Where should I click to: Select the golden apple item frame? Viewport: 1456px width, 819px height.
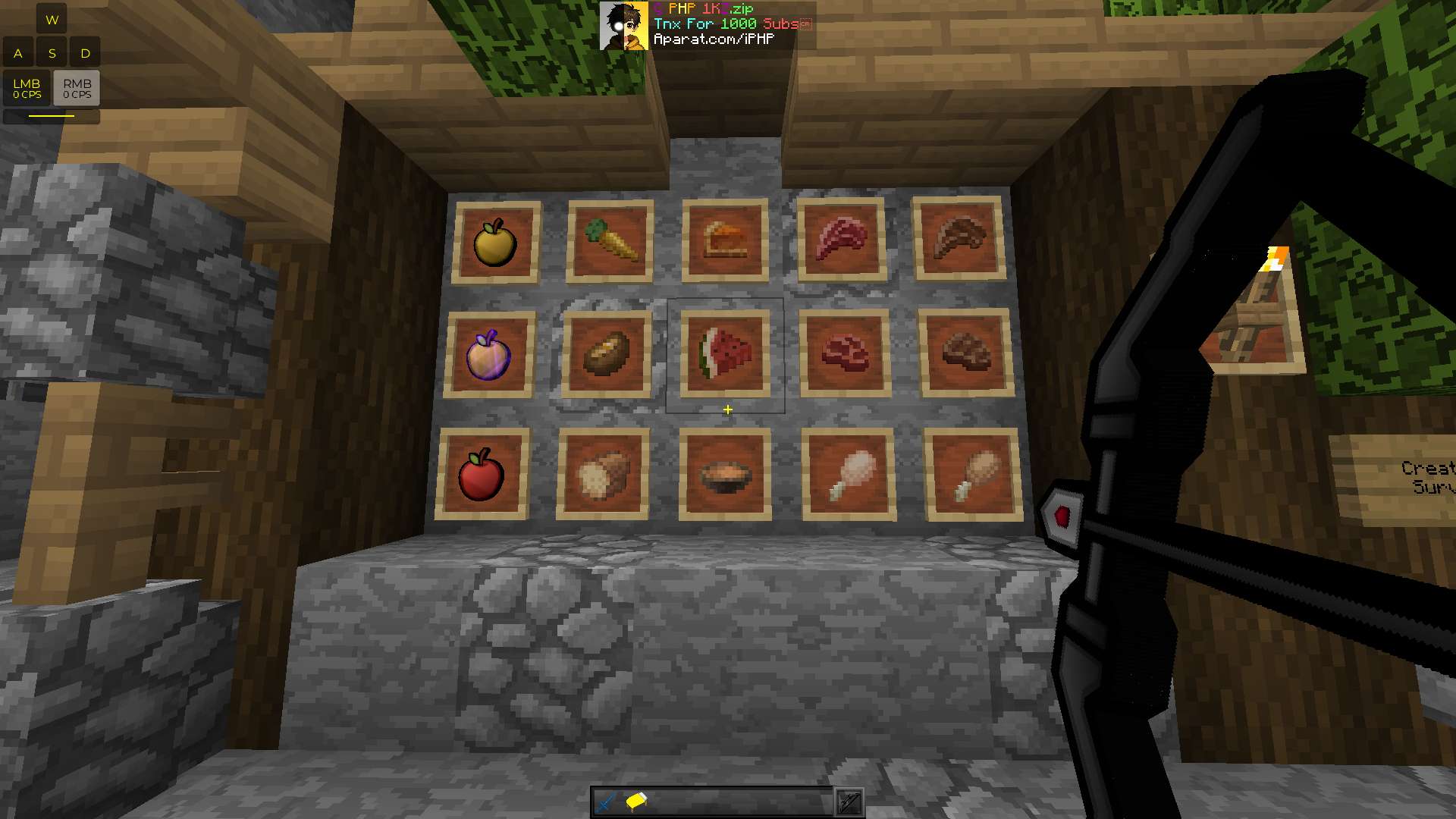click(497, 239)
